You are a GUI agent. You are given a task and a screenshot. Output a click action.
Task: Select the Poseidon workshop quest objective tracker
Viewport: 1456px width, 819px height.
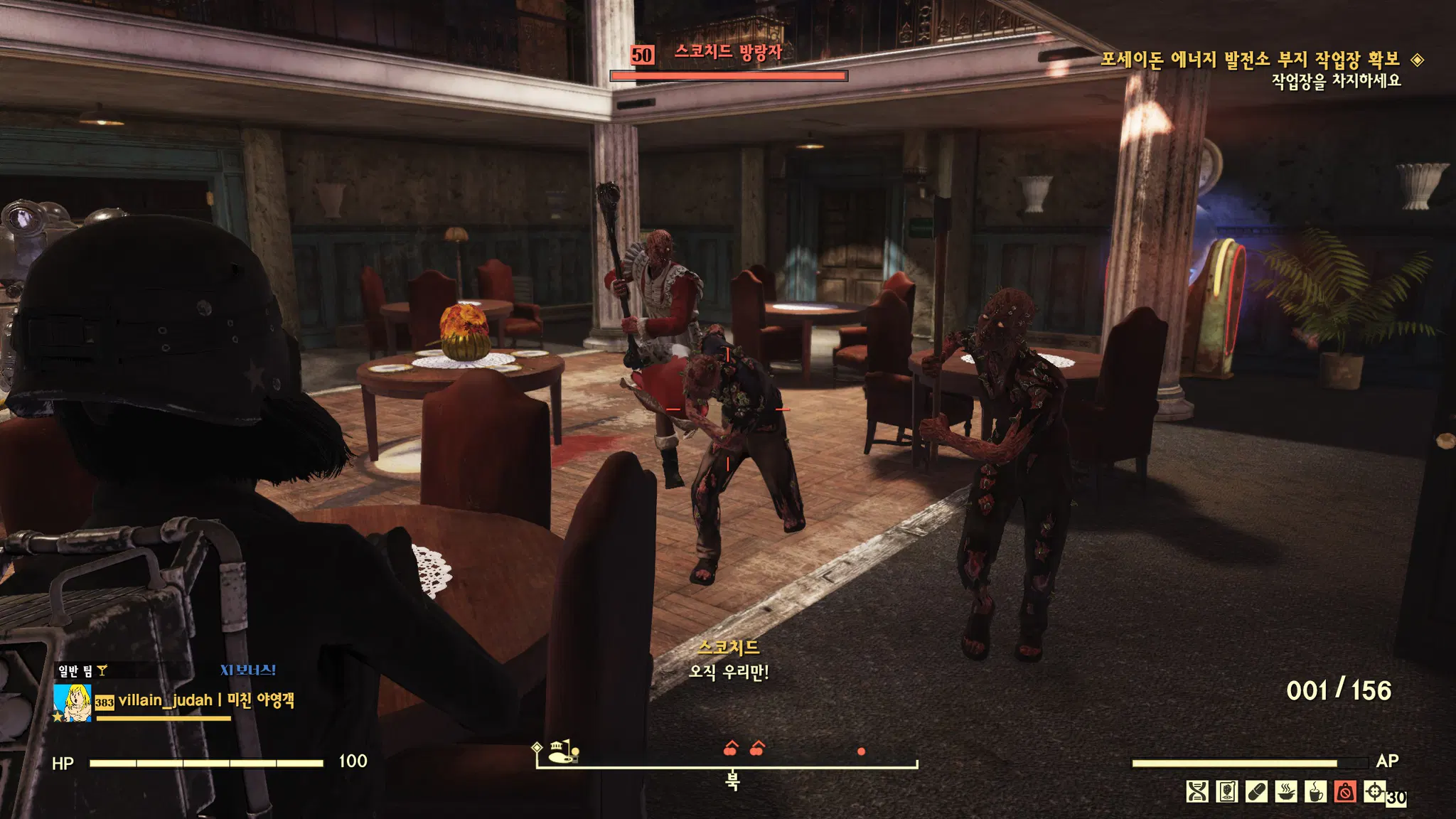point(1250,60)
